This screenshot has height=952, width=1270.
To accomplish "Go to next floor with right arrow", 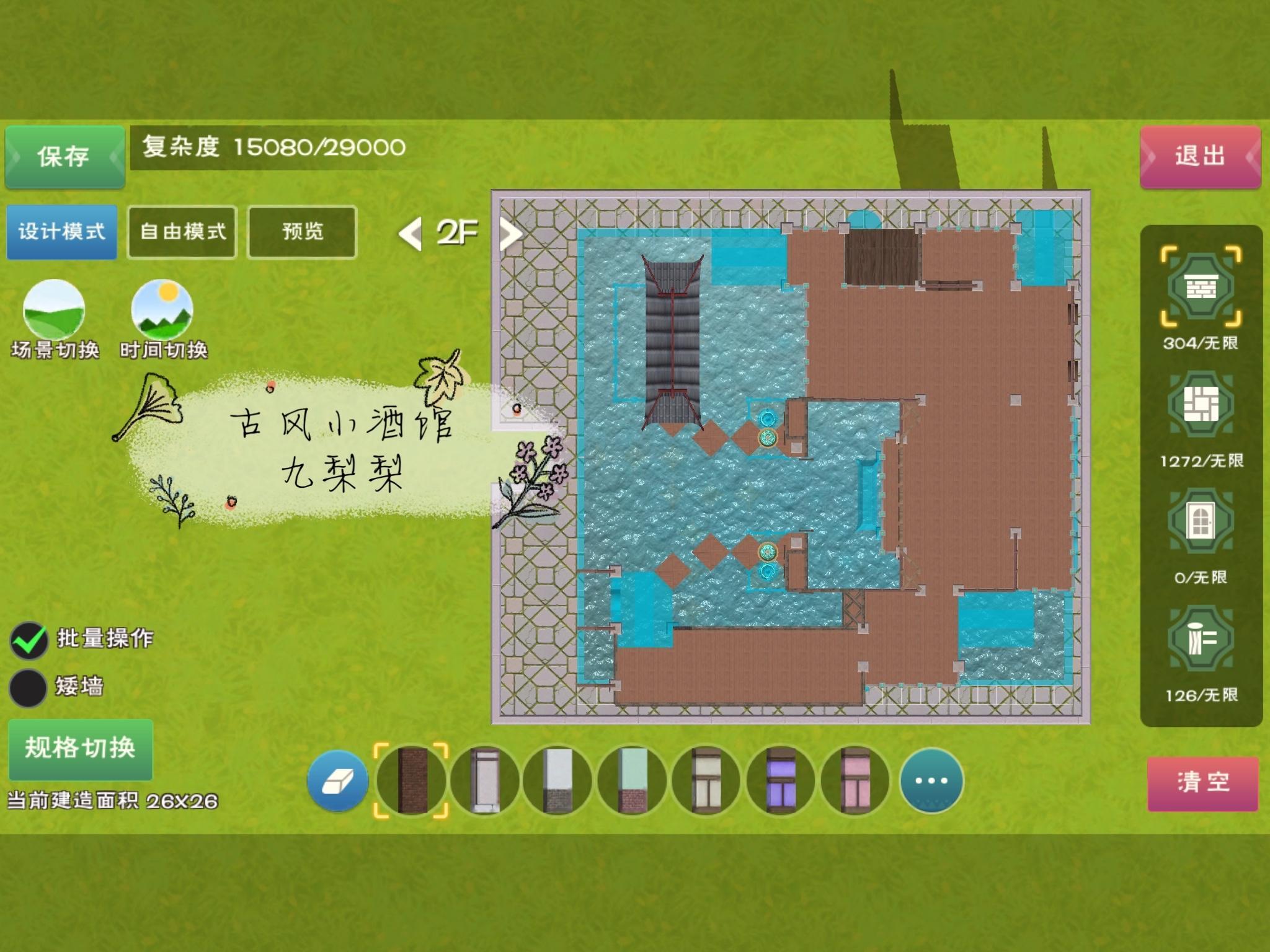I will pyautogui.click(x=510, y=234).
